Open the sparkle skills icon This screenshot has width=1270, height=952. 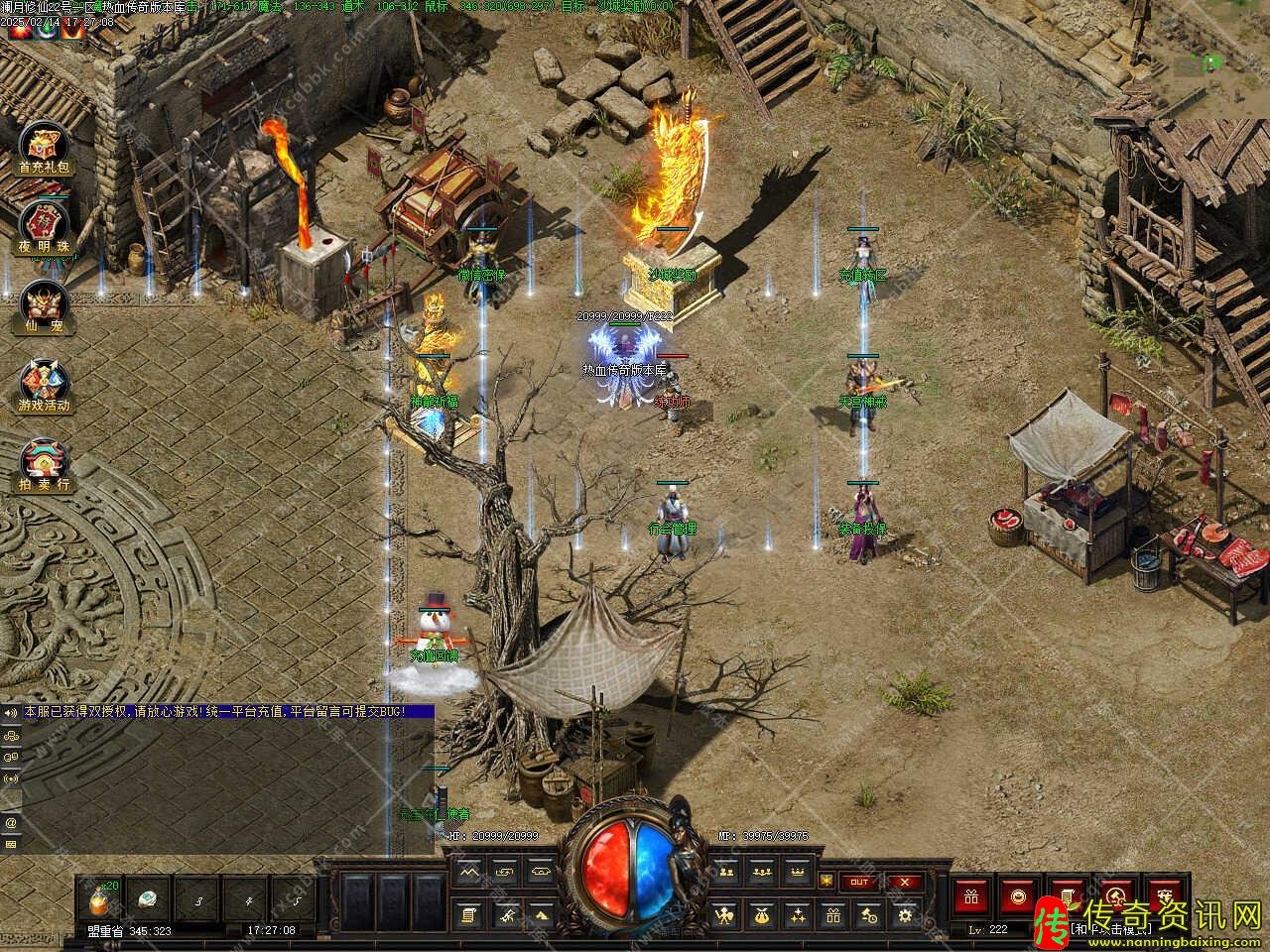(797, 915)
